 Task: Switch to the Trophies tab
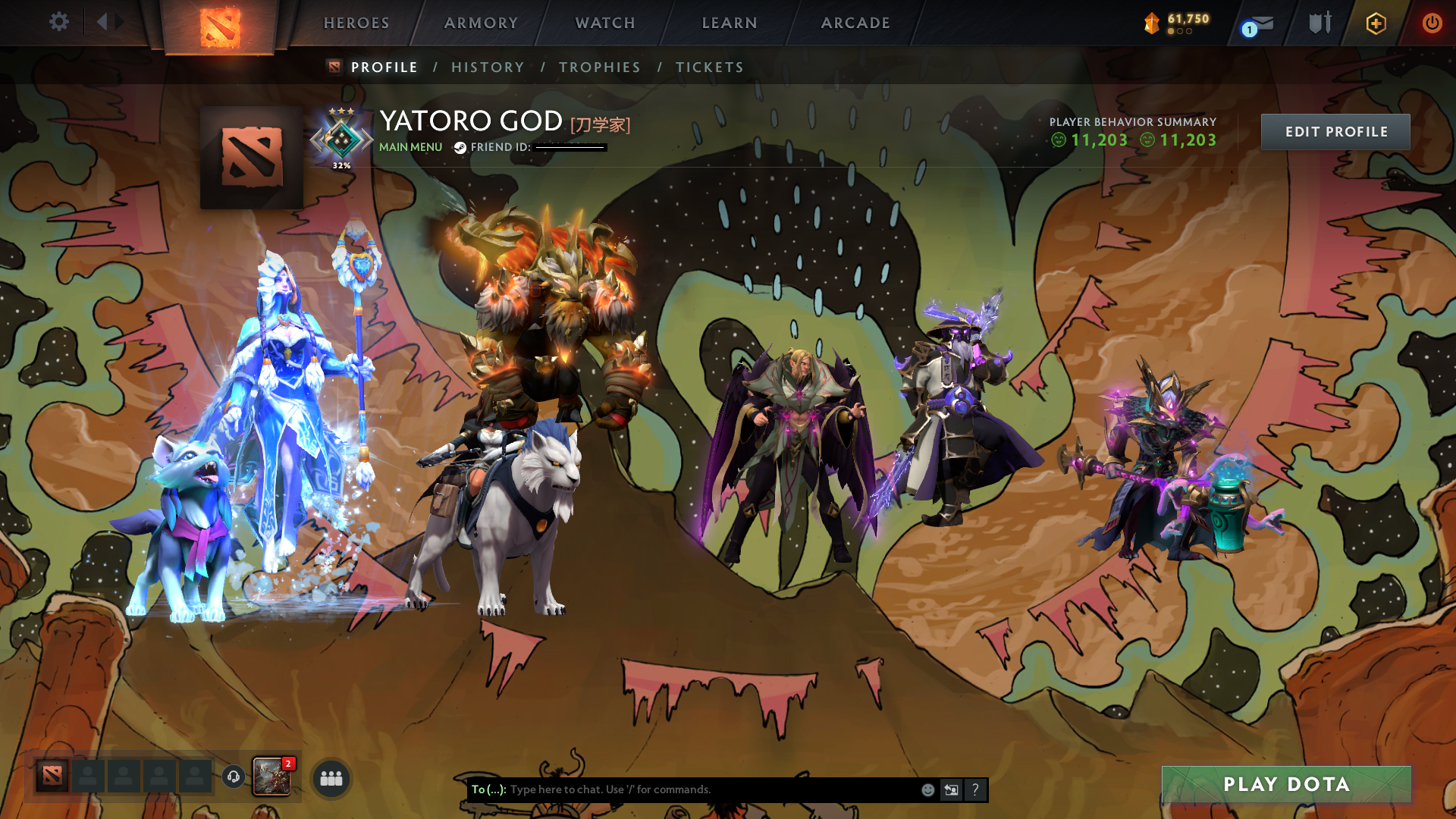[x=599, y=67]
